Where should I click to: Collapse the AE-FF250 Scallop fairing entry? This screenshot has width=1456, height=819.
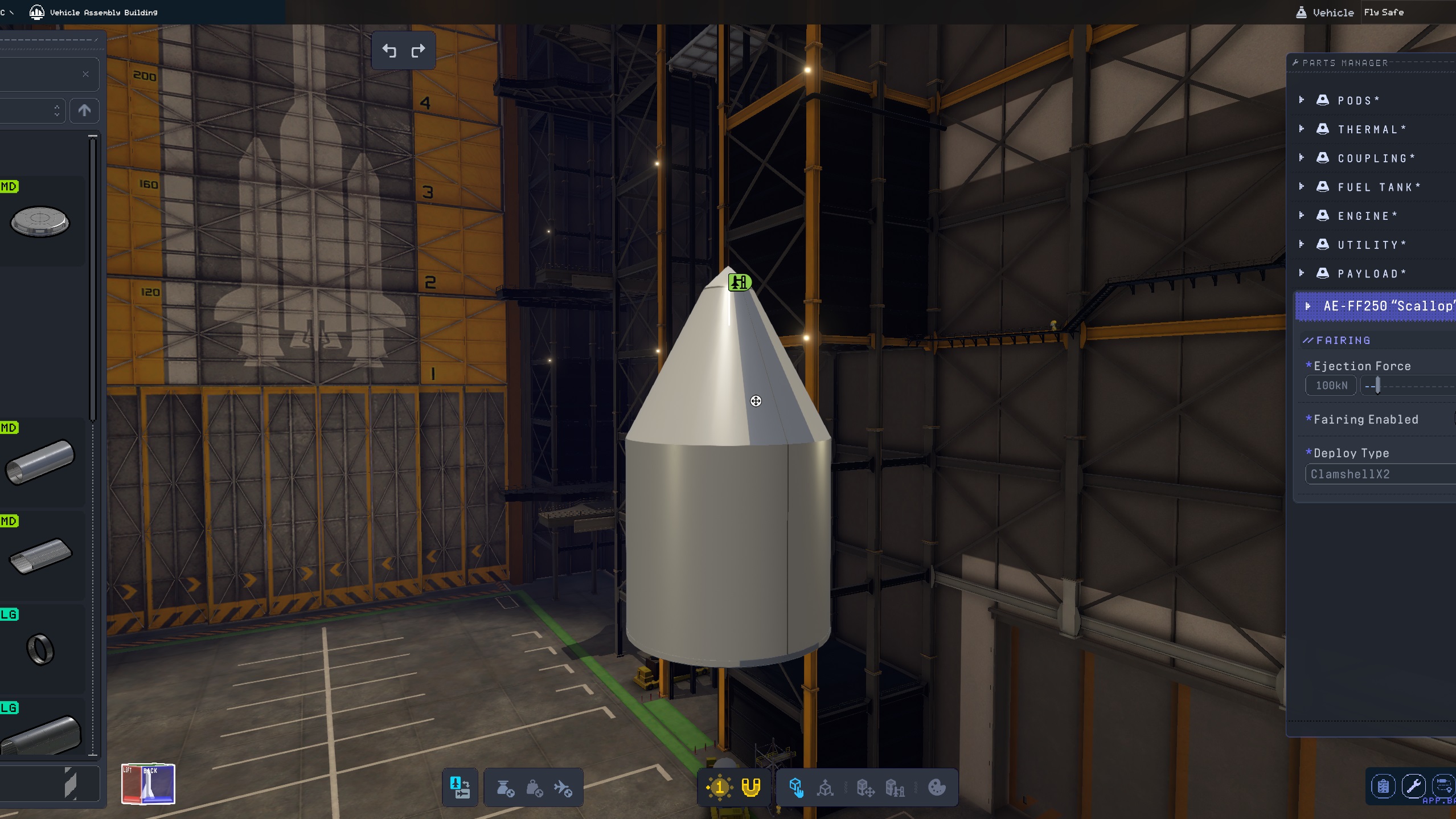coord(1308,306)
